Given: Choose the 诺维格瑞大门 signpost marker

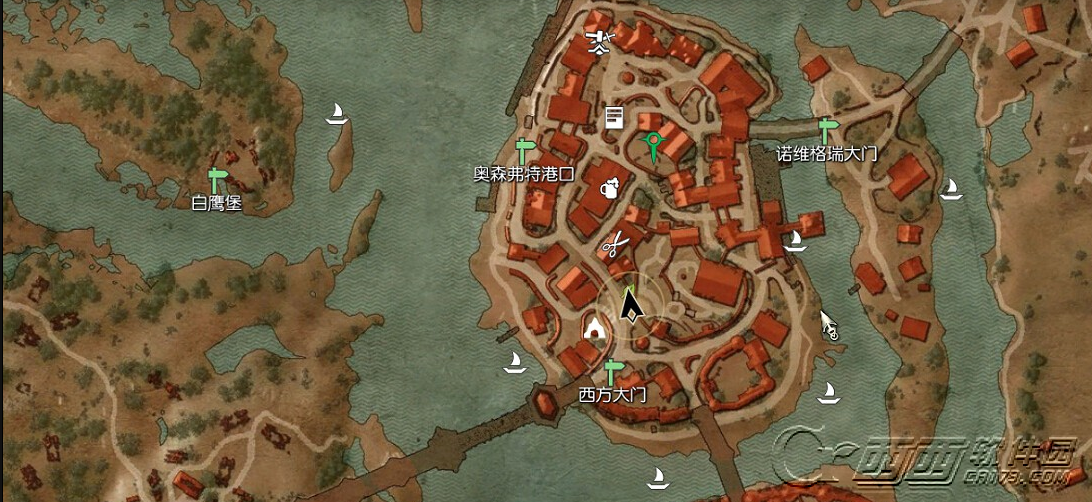Looking at the screenshot, I should tap(826, 131).
